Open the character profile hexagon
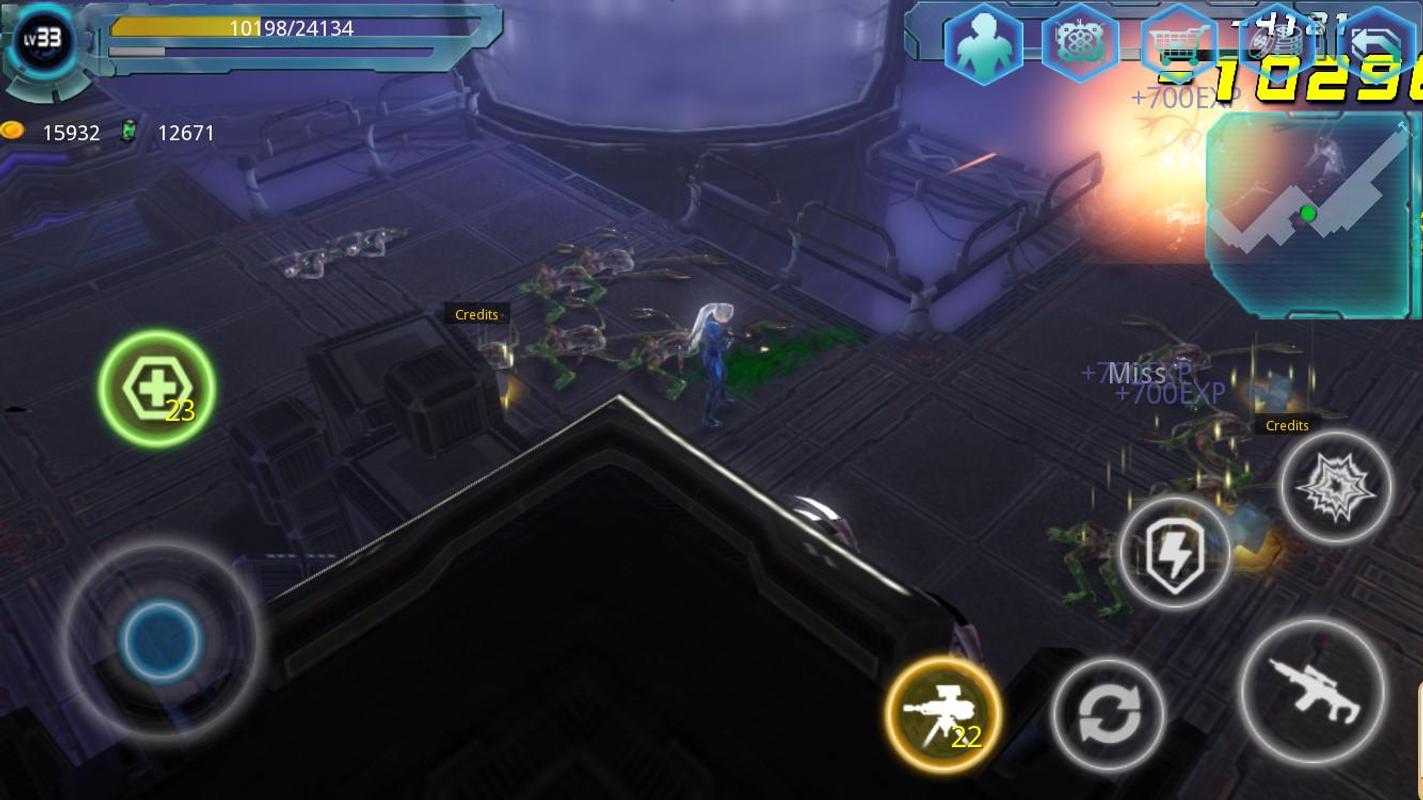 pos(983,44)
